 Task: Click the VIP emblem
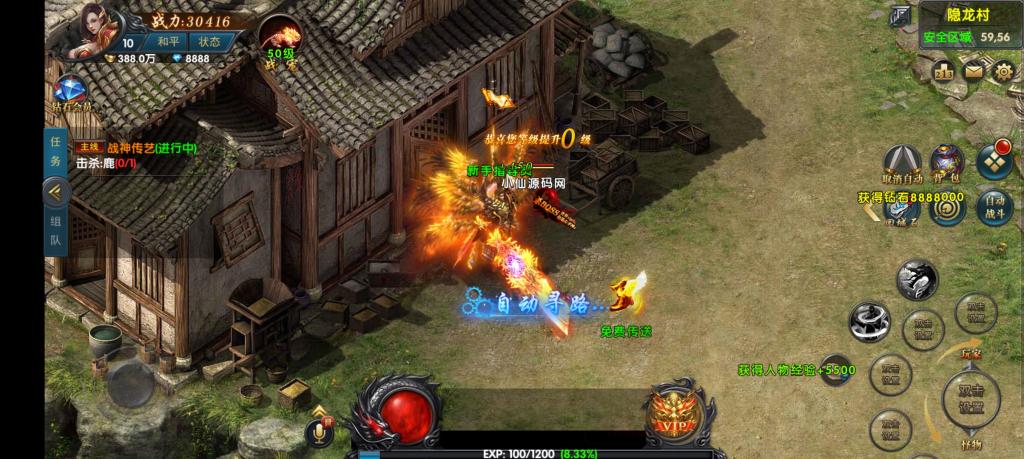671,415
